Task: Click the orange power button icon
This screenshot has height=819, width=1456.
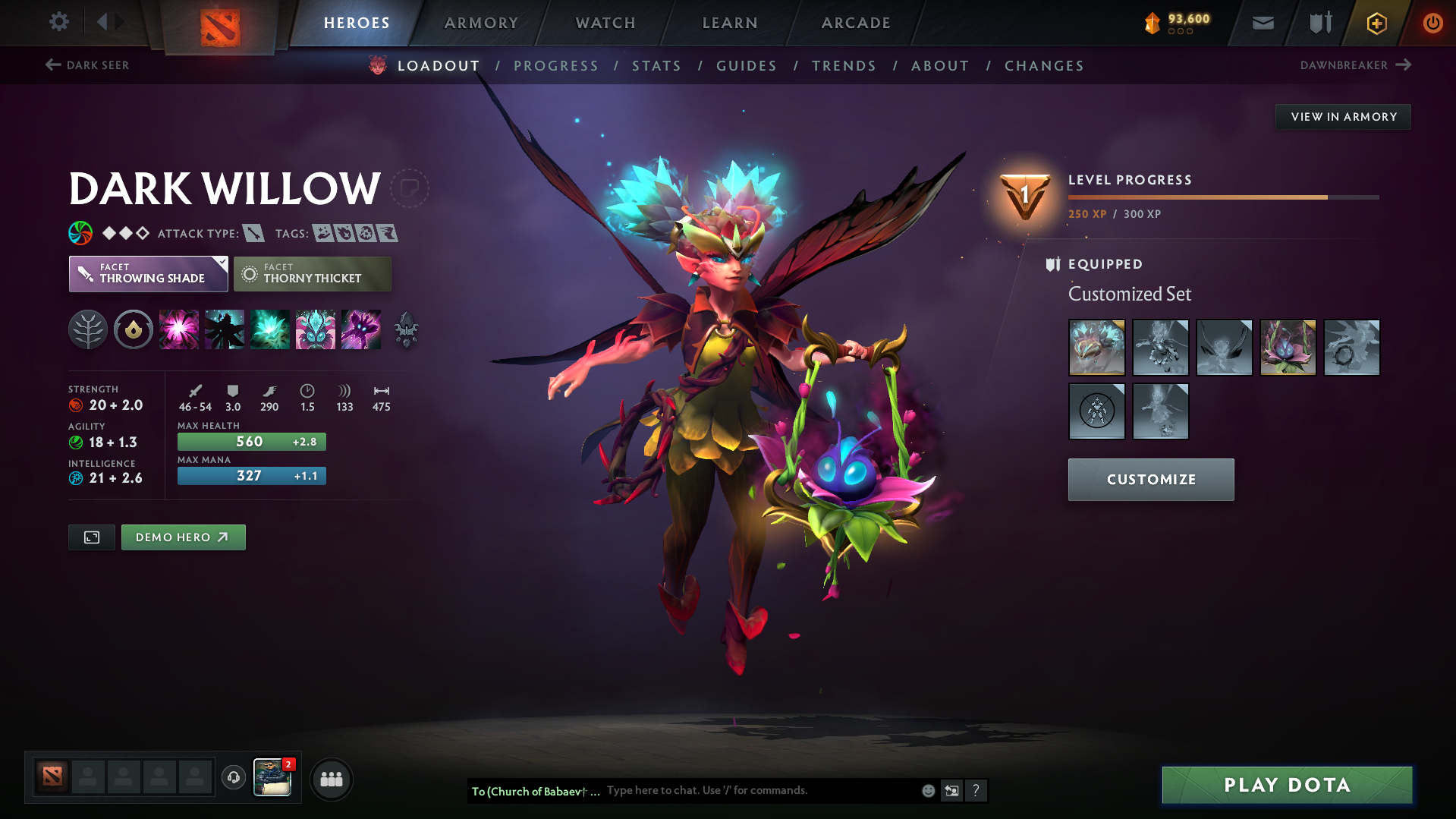Action: click(1432, 23)
